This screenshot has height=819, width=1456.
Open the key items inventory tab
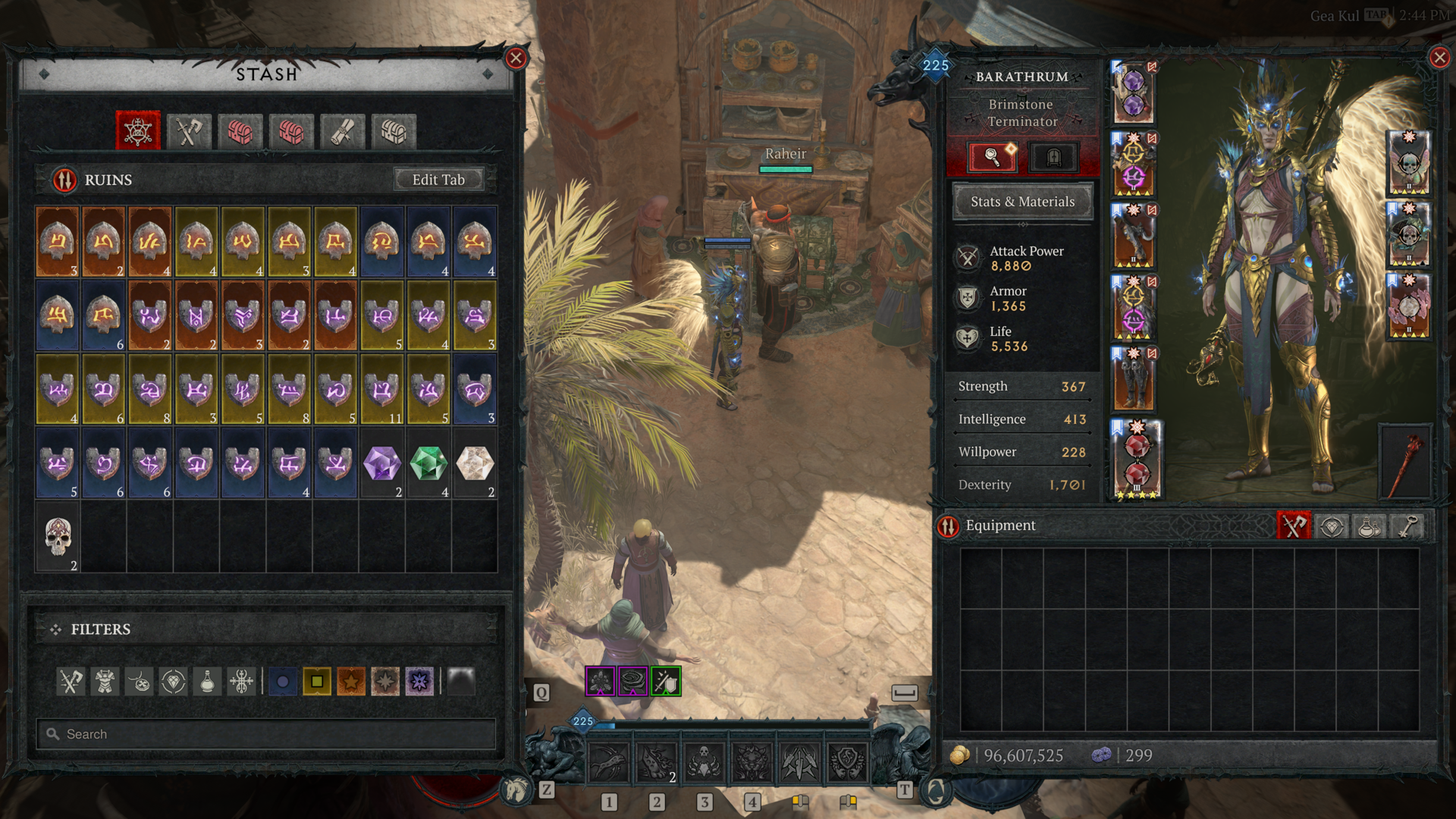pyautogui.click(x=1407, y=526)
